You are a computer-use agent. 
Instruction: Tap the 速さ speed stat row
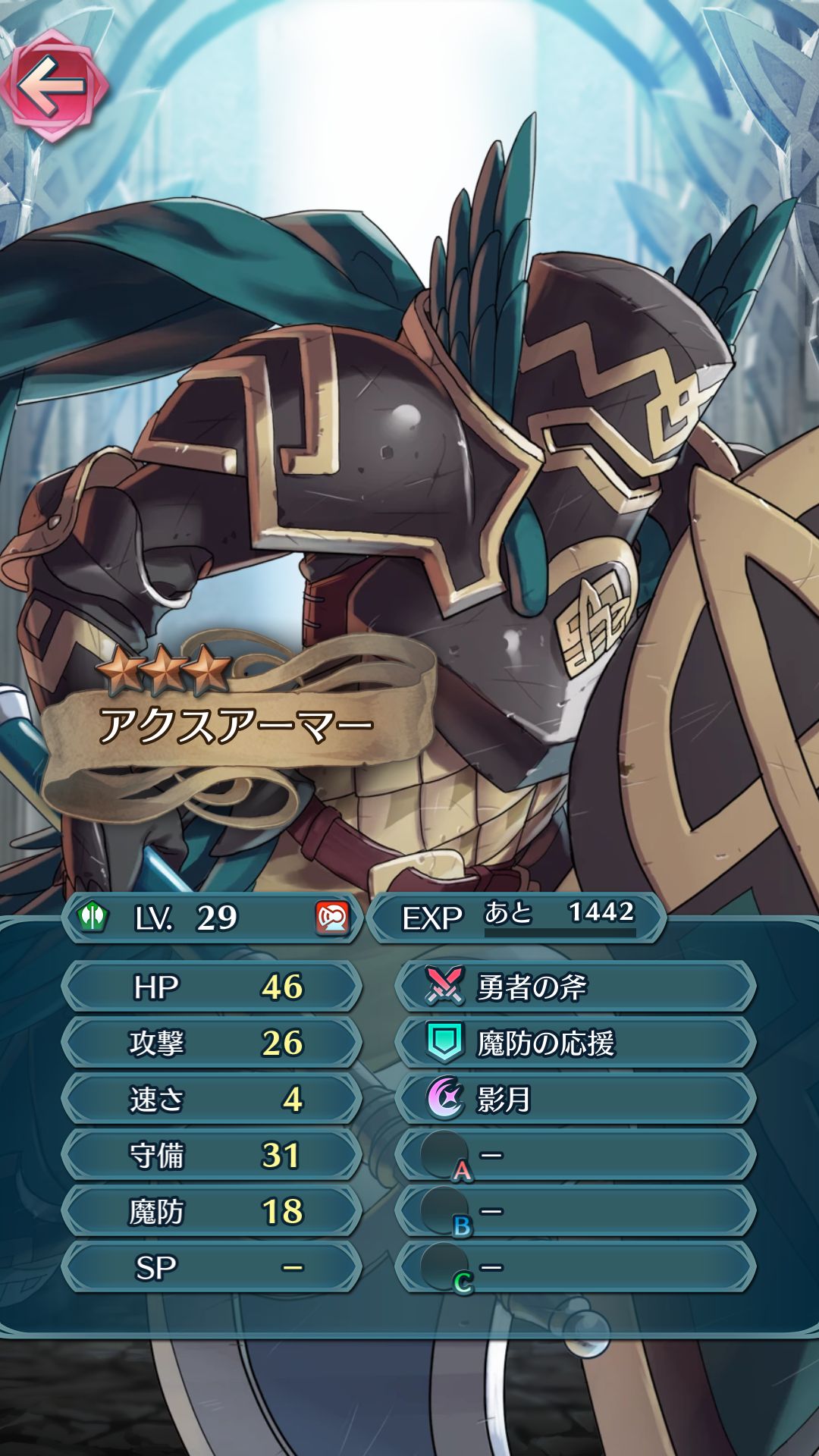pyautogui.click(x=212, y=1099)
